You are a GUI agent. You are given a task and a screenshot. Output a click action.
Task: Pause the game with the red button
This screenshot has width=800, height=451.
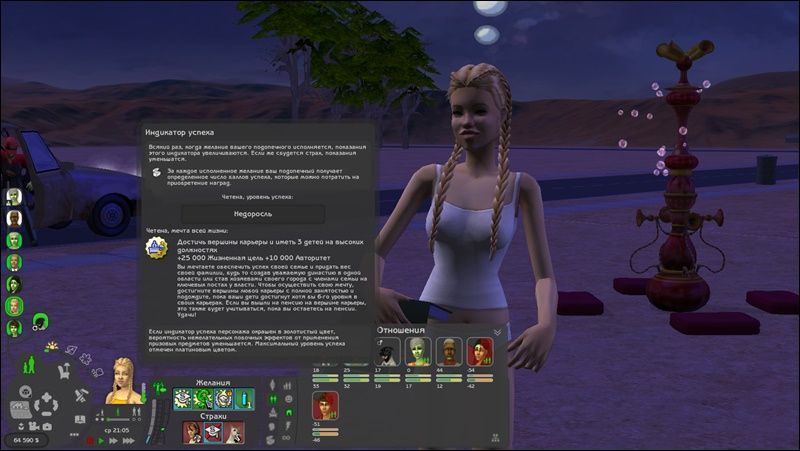92,440
